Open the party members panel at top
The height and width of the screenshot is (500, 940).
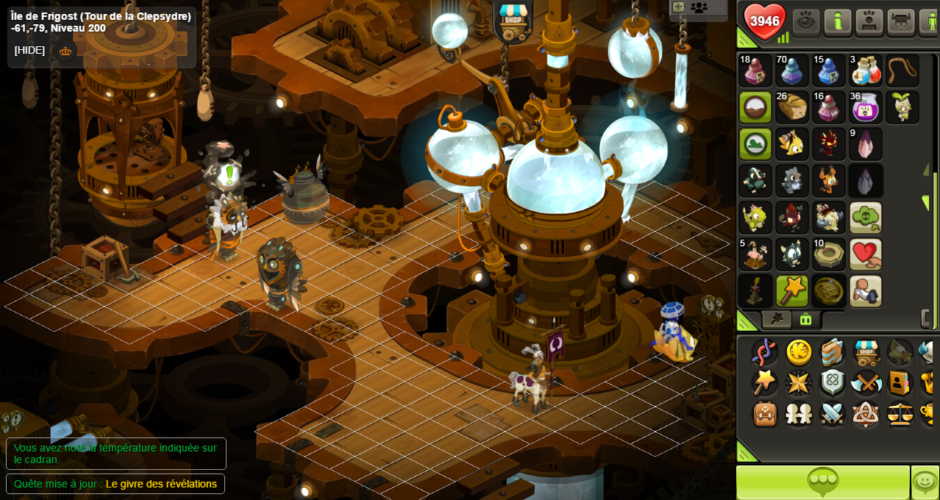698,8
